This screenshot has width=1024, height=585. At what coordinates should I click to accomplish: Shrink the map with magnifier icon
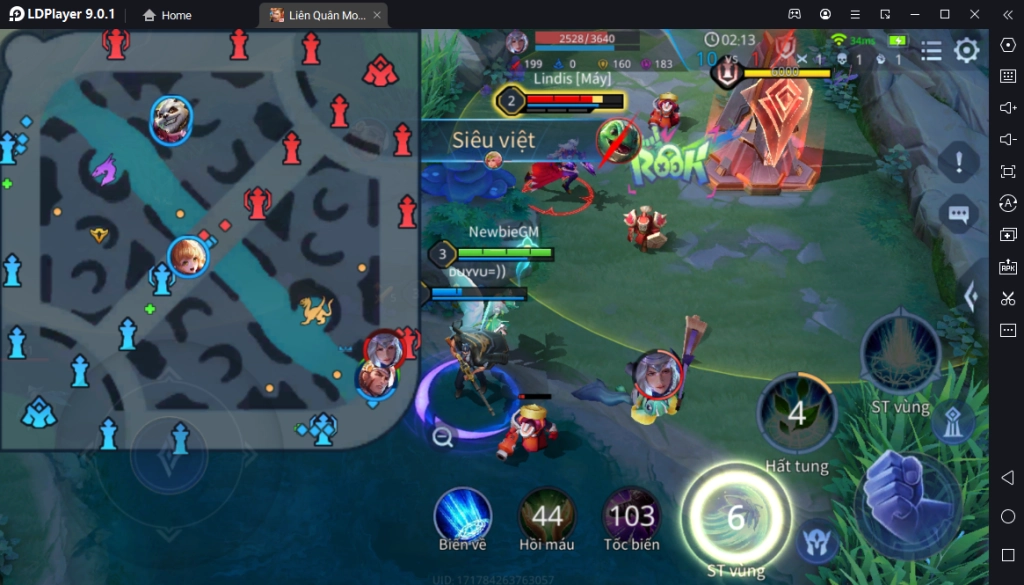[443, 436]
